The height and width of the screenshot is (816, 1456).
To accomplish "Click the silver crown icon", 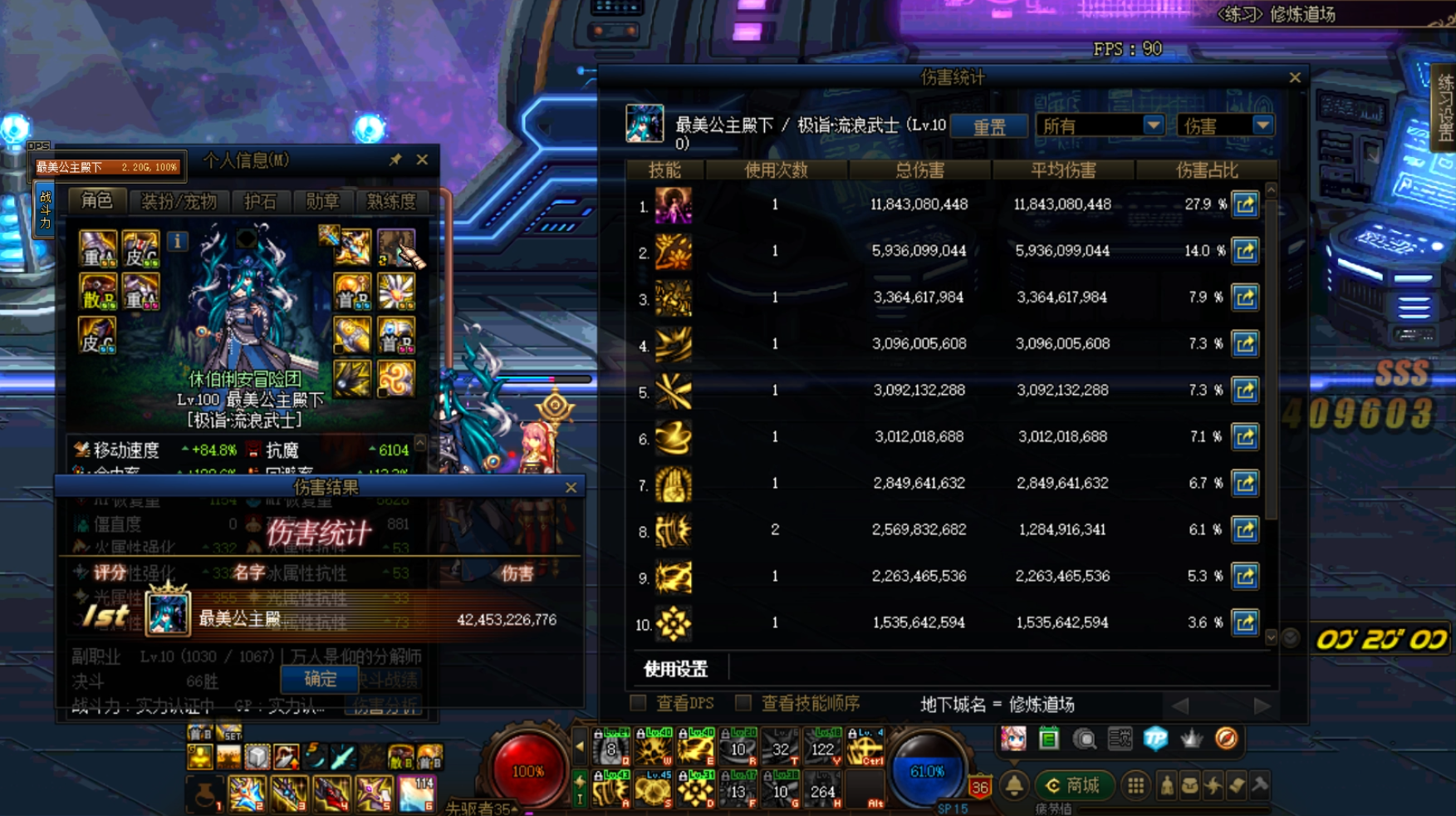I will coord(1193,737).
